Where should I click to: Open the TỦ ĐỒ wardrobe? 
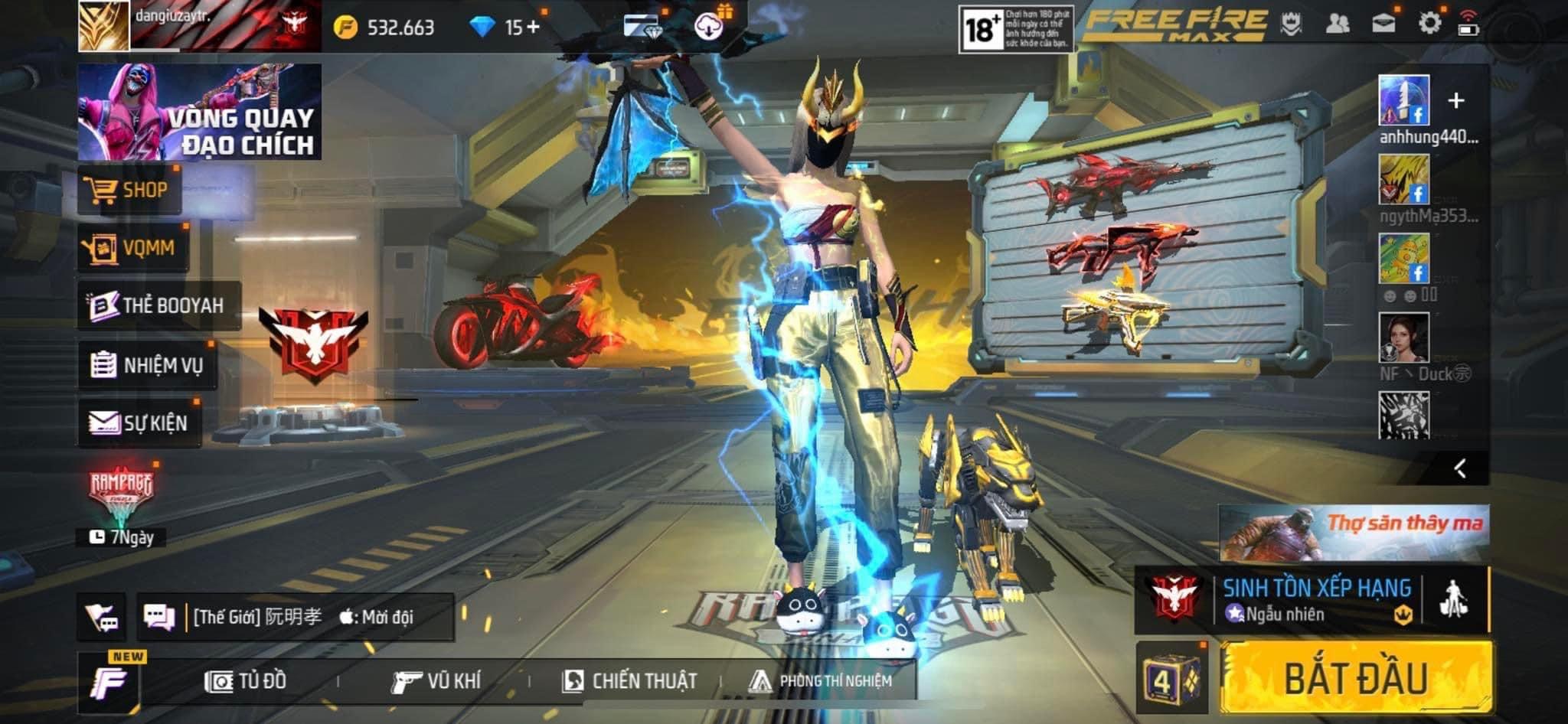(246, 680)
